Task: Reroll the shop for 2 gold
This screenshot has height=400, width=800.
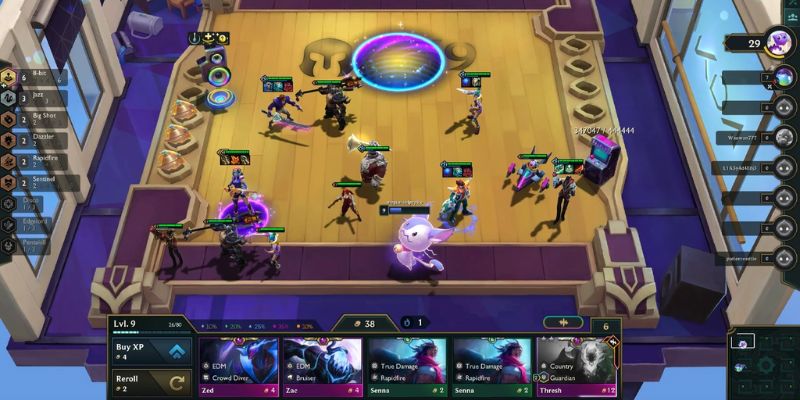Action: pos(151,384)
